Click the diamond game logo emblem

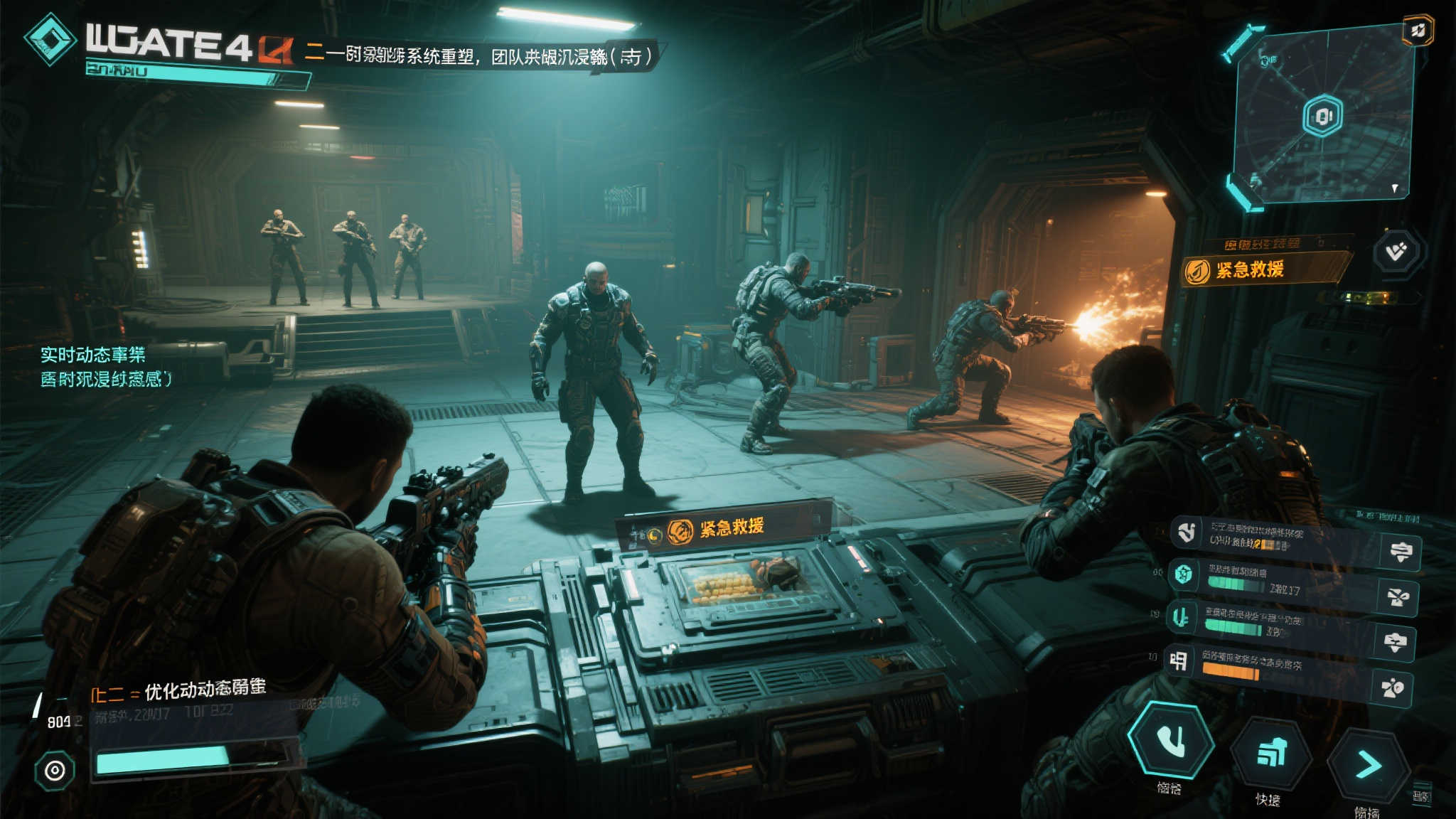point(50,40)
